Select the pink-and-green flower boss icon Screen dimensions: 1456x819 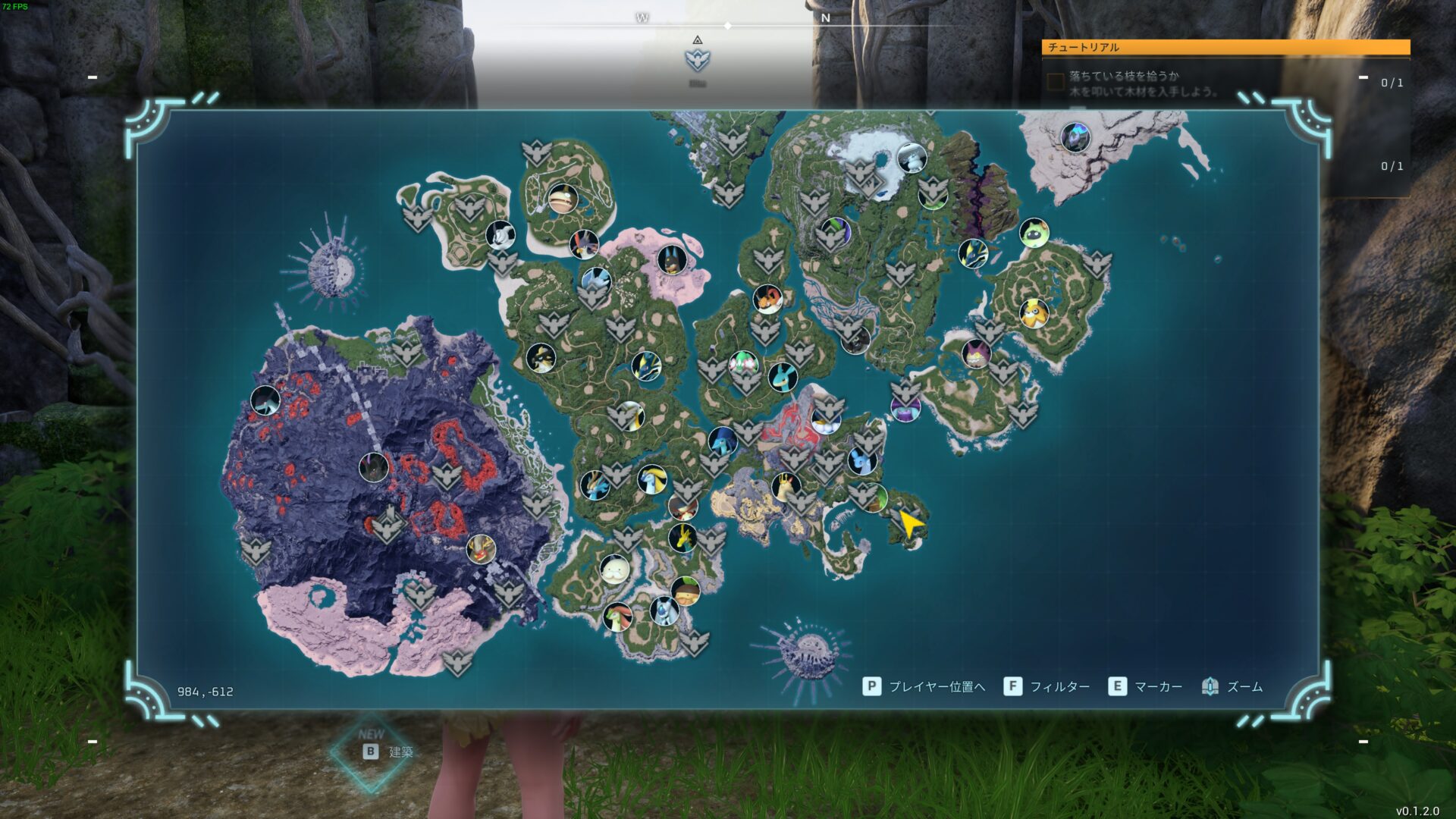744,364
